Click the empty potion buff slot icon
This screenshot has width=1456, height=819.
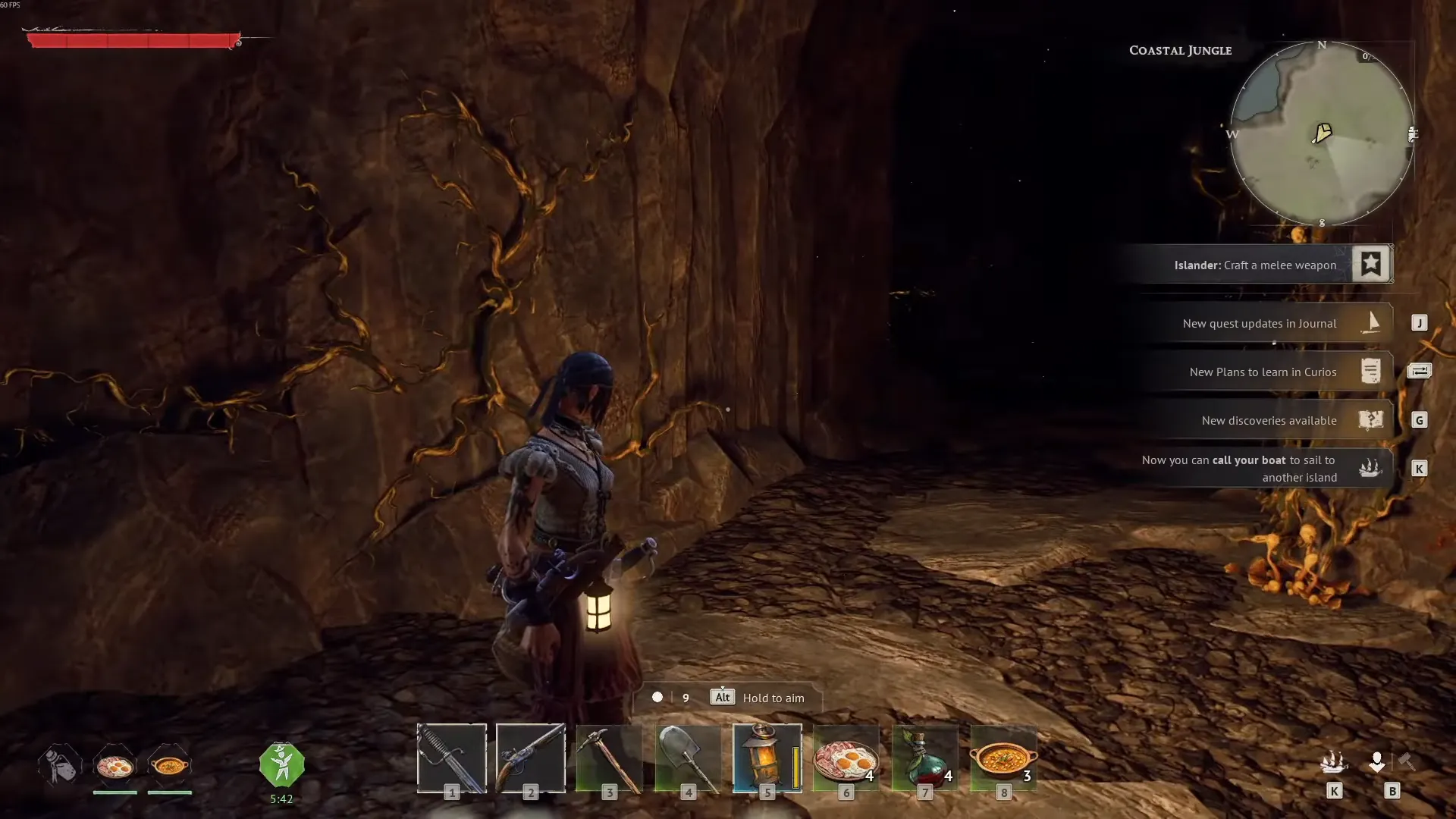[x=60, y=764]
